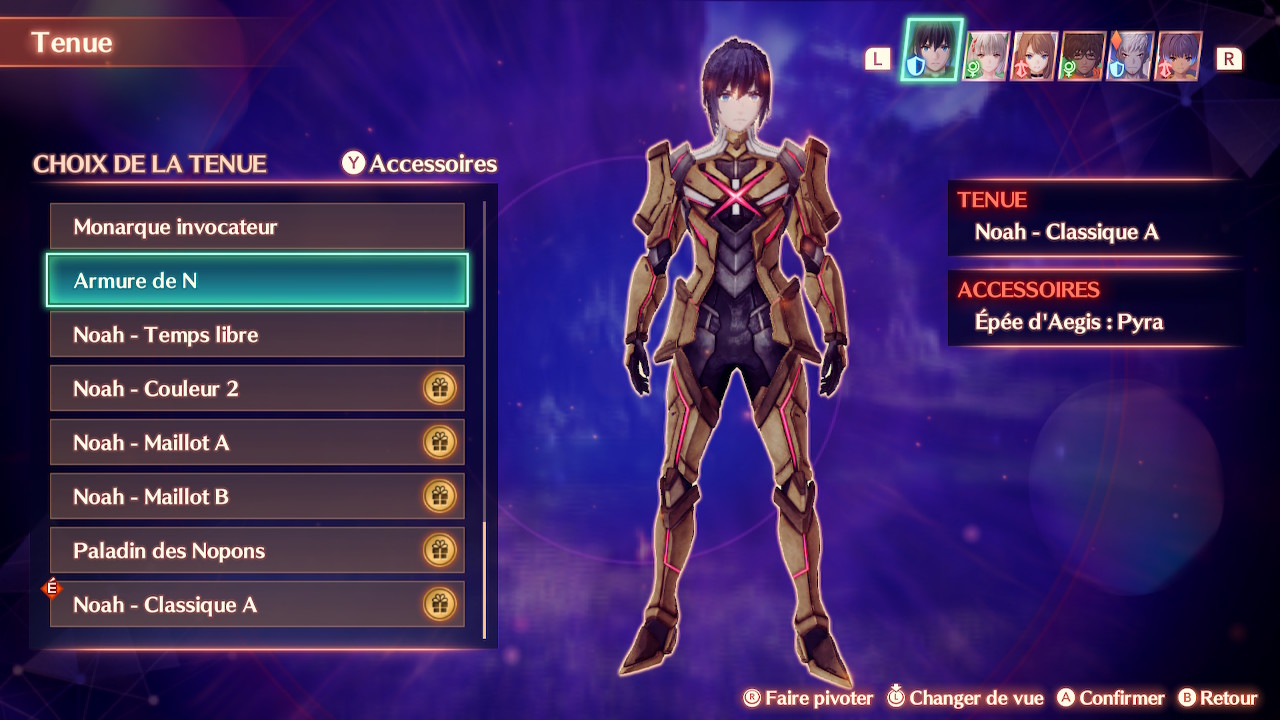
Task: Go back with the Retour option
Action: coord(1217,698)
